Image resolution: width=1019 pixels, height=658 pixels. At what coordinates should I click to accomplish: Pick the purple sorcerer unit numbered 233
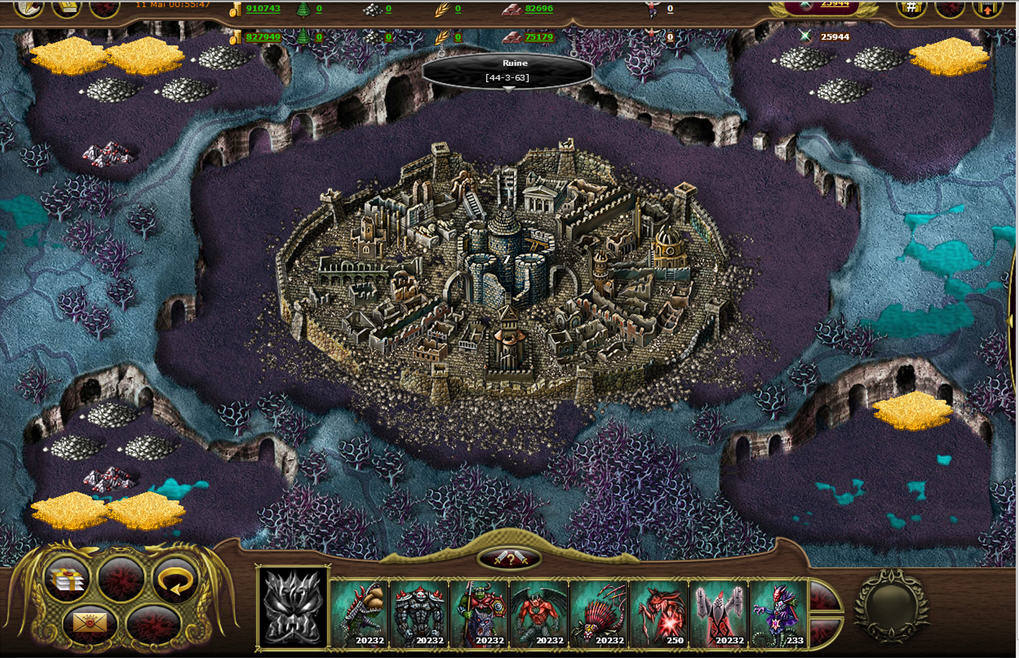(x=779, y=612)
